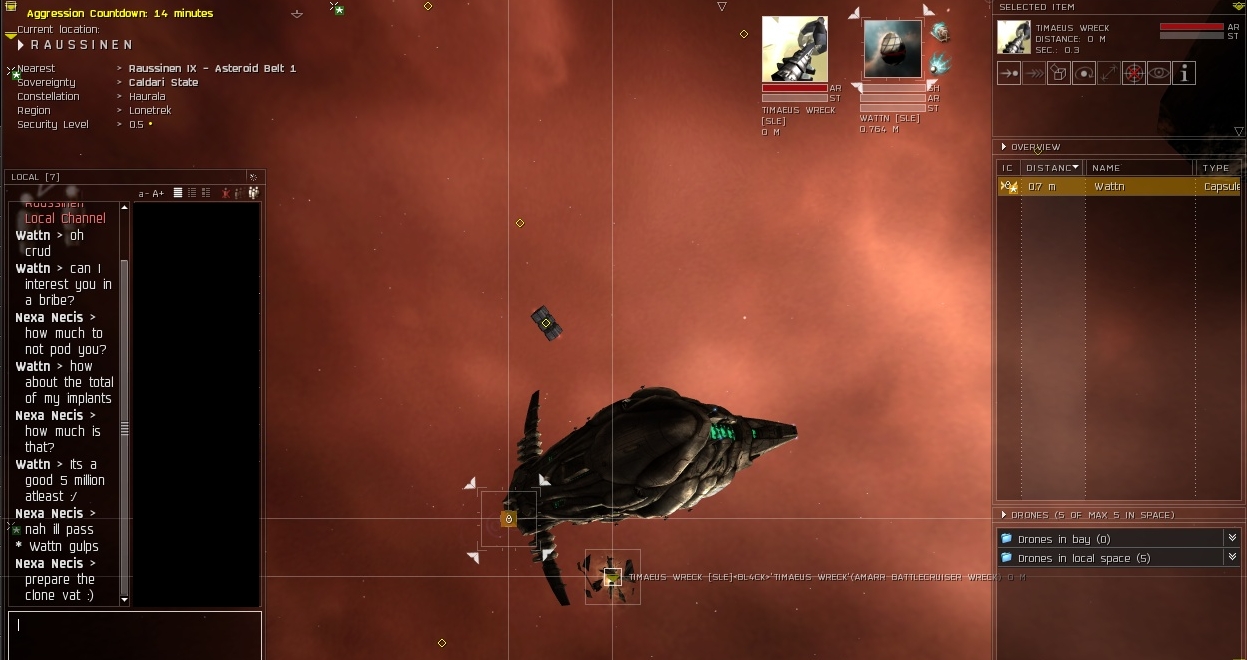The height and width of the screenshot is (660, 1247).
Task: Click the chat text input box
Action: point(135,634)
